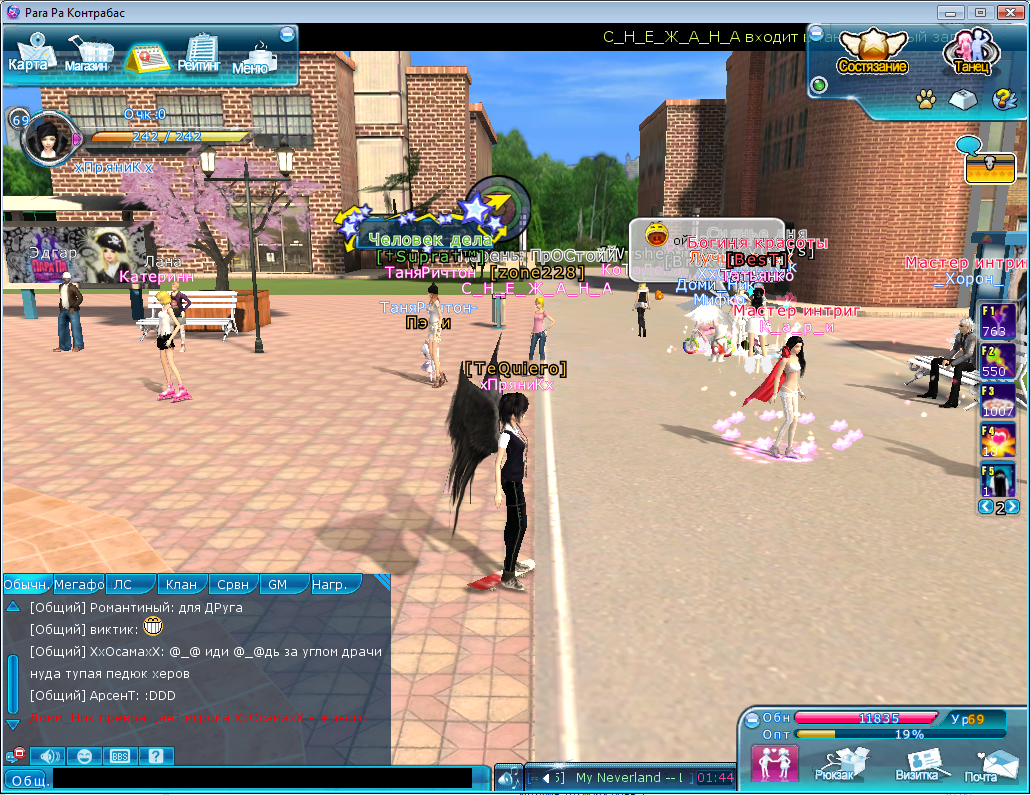Click the paw print pet icon
Image resolution: width=1030 pixels, height=795 pixels.
point(926,99)
